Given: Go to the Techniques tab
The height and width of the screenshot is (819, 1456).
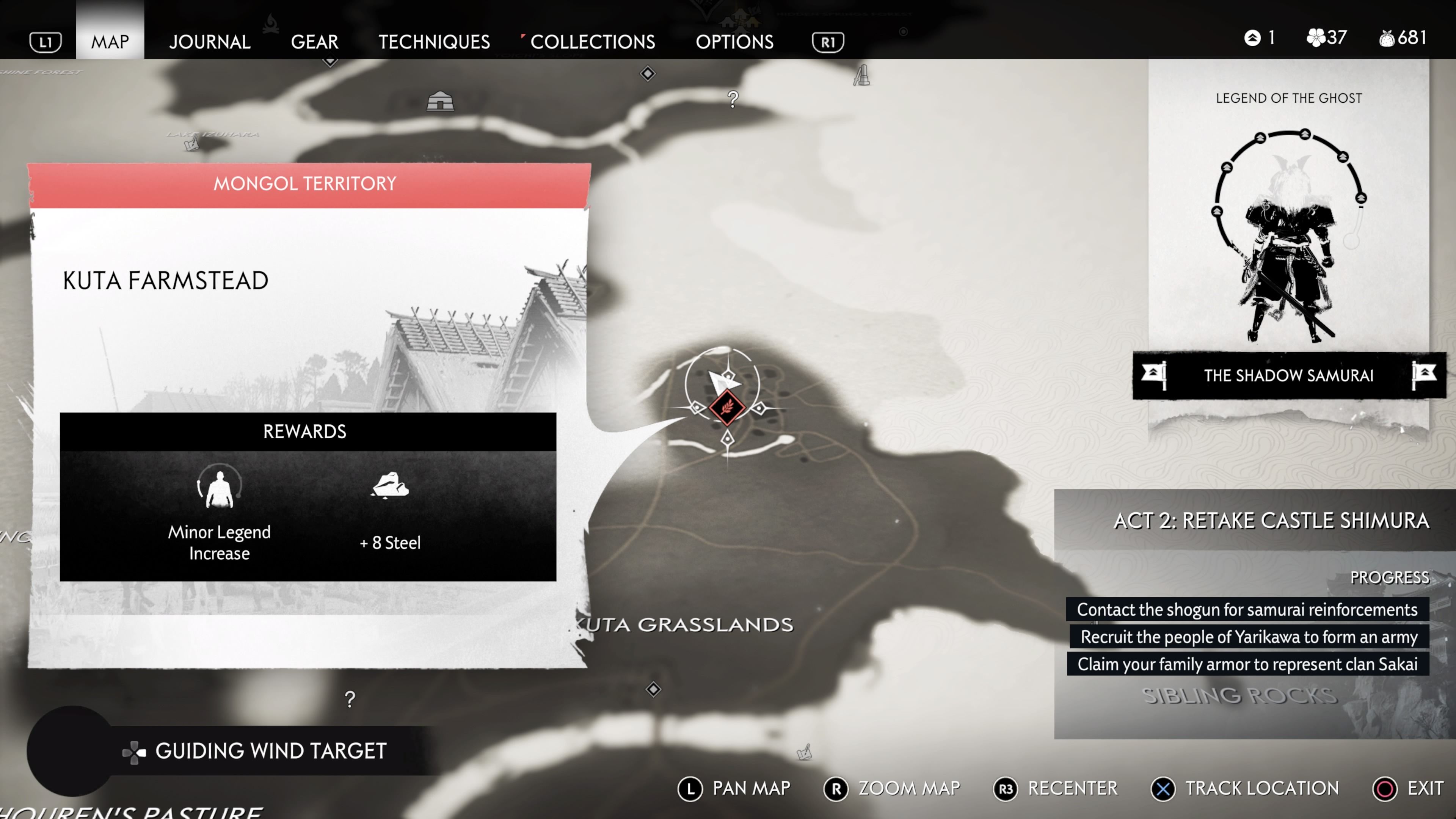Looking at the screenshot, I should (433, 42).
